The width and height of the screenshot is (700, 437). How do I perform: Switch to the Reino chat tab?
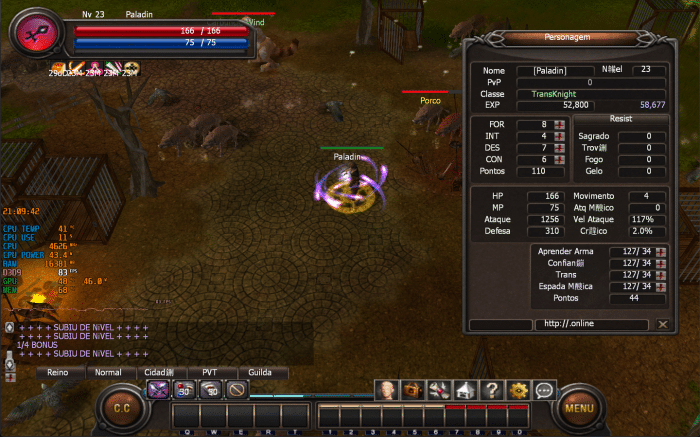click(x=58, y=372)
